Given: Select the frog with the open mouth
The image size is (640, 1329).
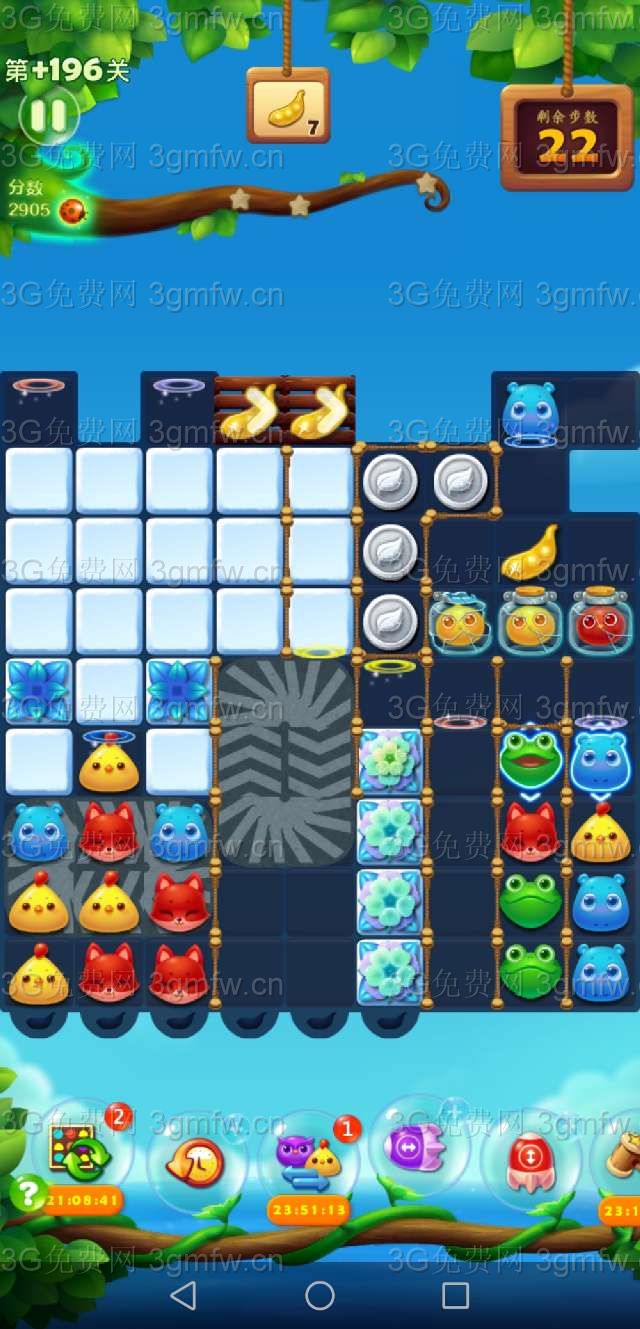Looking at the screenshot, I should 530,759.
